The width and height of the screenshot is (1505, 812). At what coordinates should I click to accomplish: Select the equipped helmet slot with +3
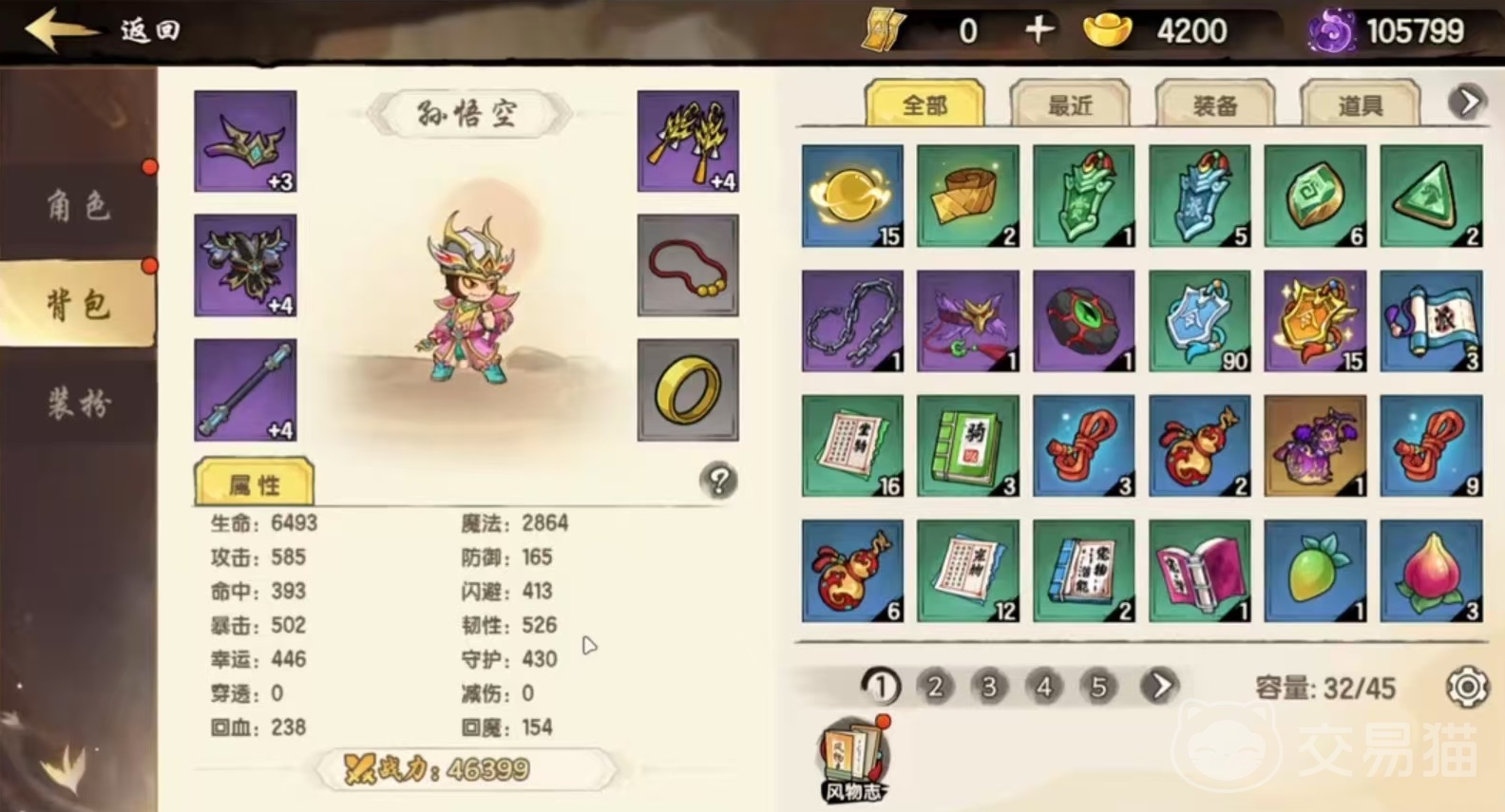(245, 142)
